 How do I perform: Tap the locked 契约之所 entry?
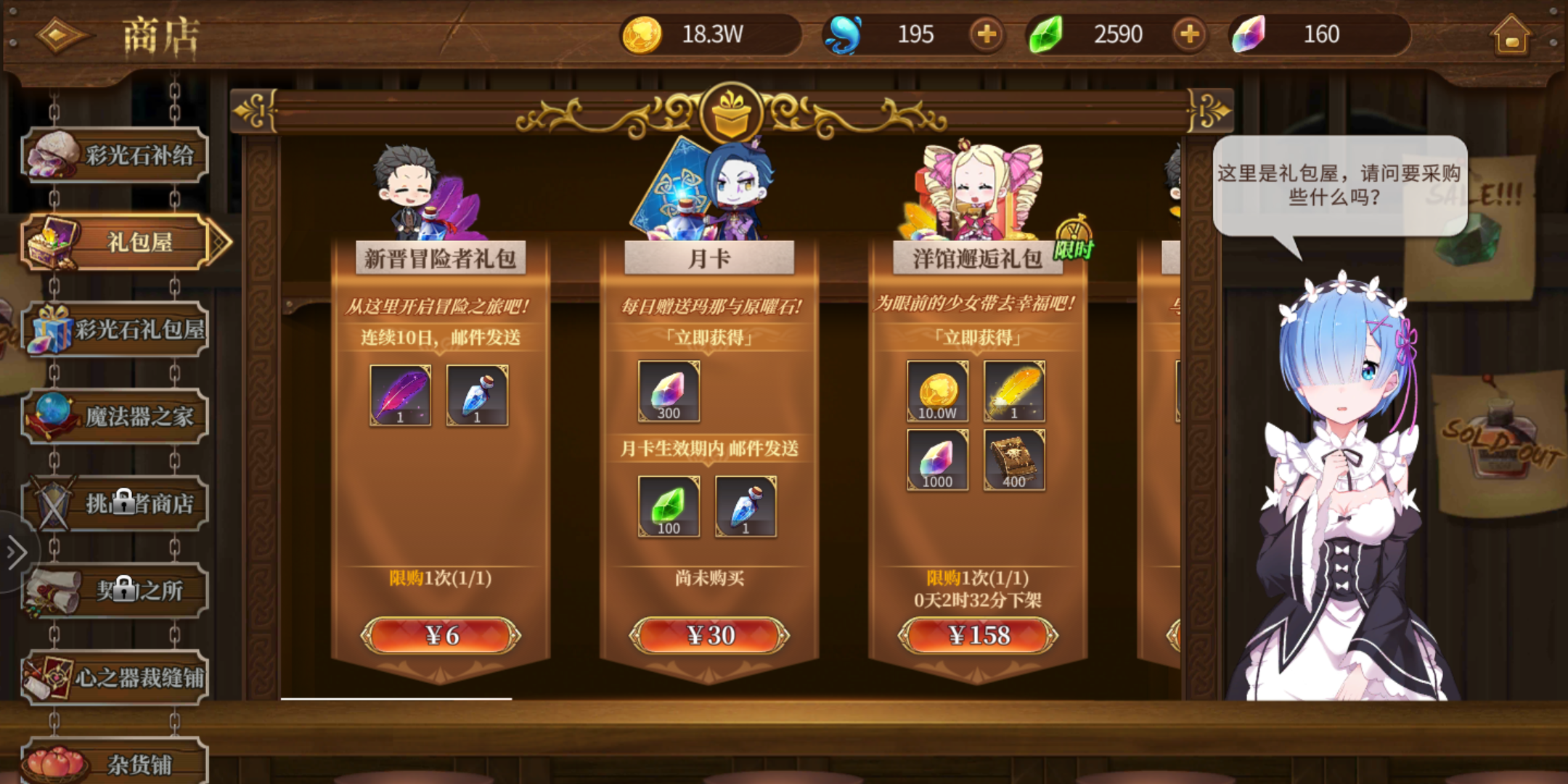click(116, 589)
